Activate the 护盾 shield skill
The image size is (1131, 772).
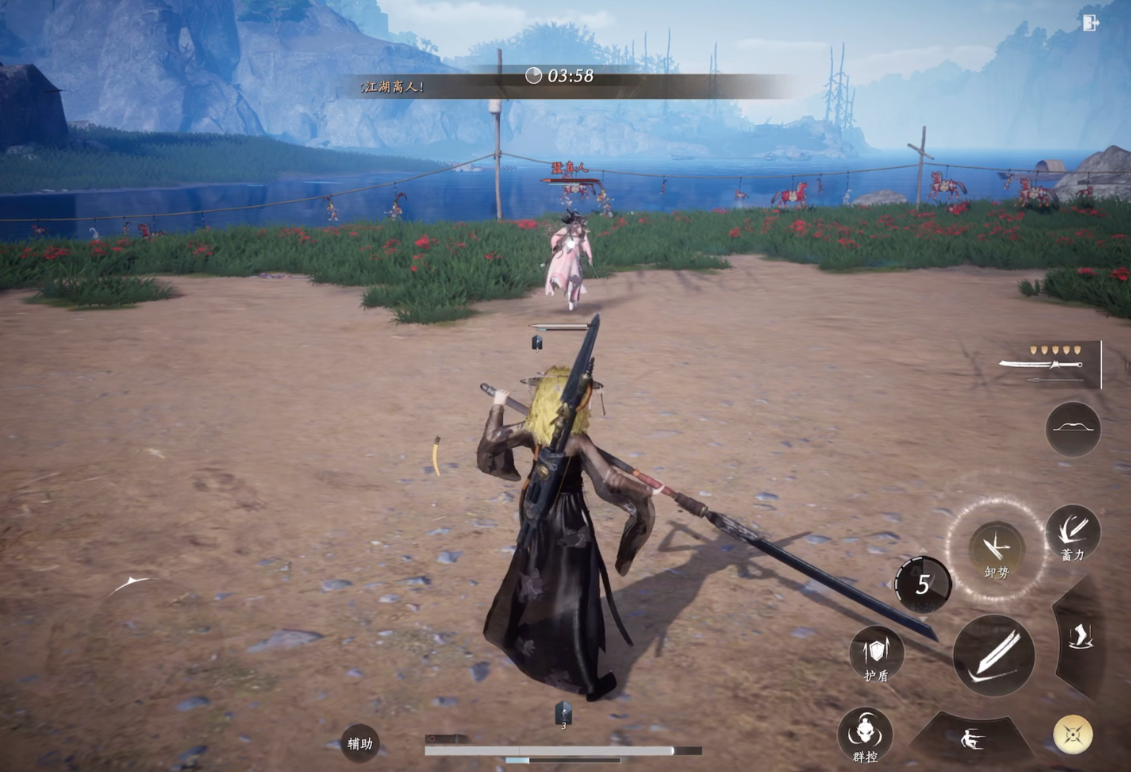coord(877,654)
